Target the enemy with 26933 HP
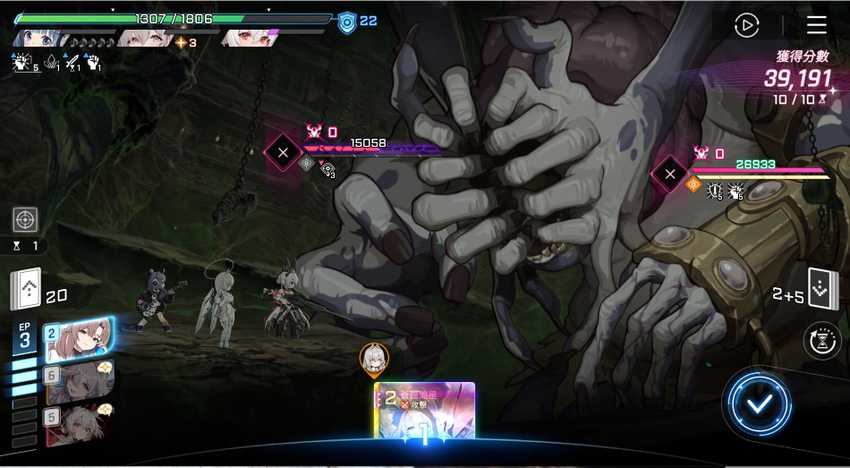 tap(670, 173)
